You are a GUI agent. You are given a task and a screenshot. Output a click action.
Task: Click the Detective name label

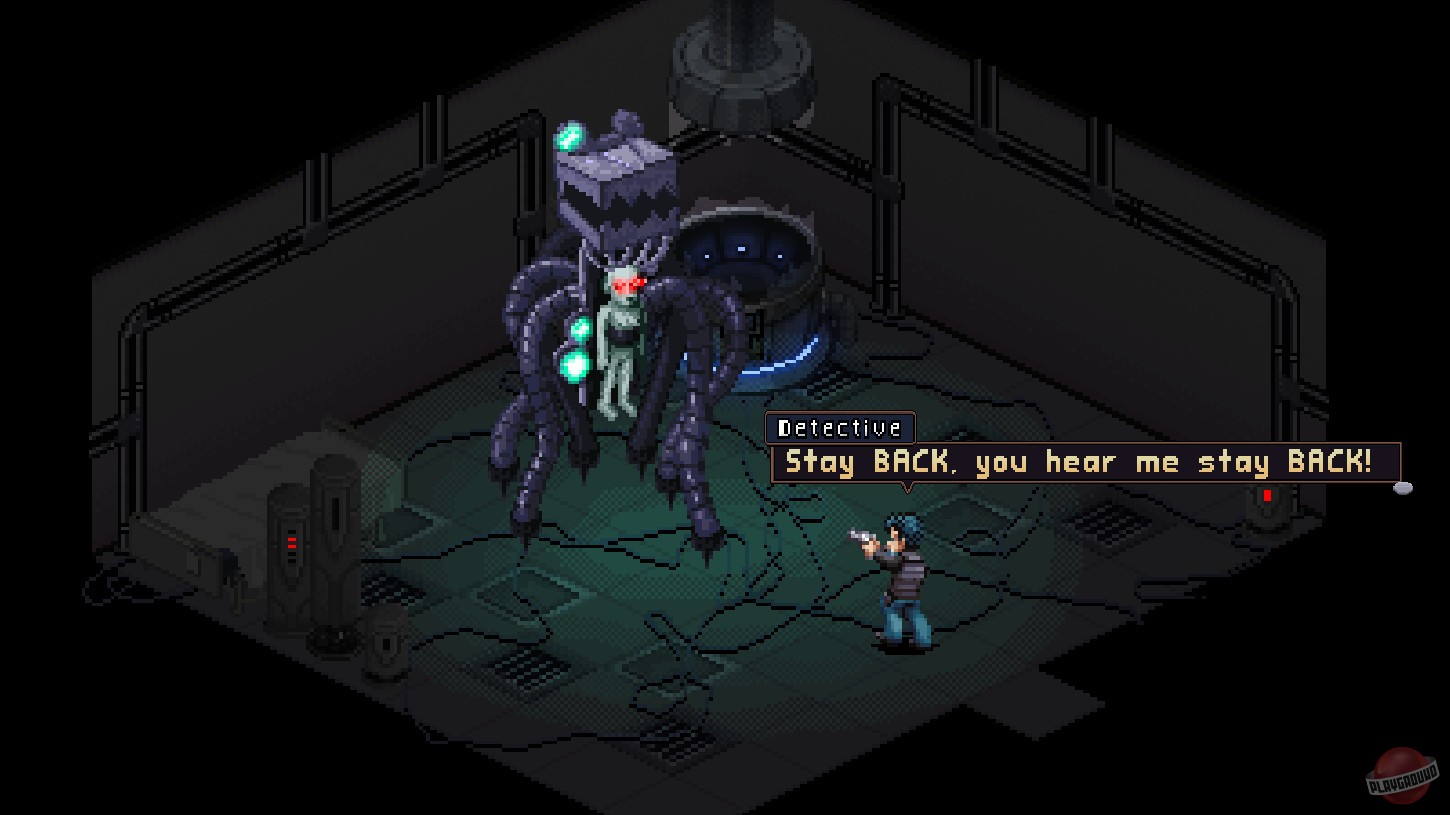tap(841, 428)
